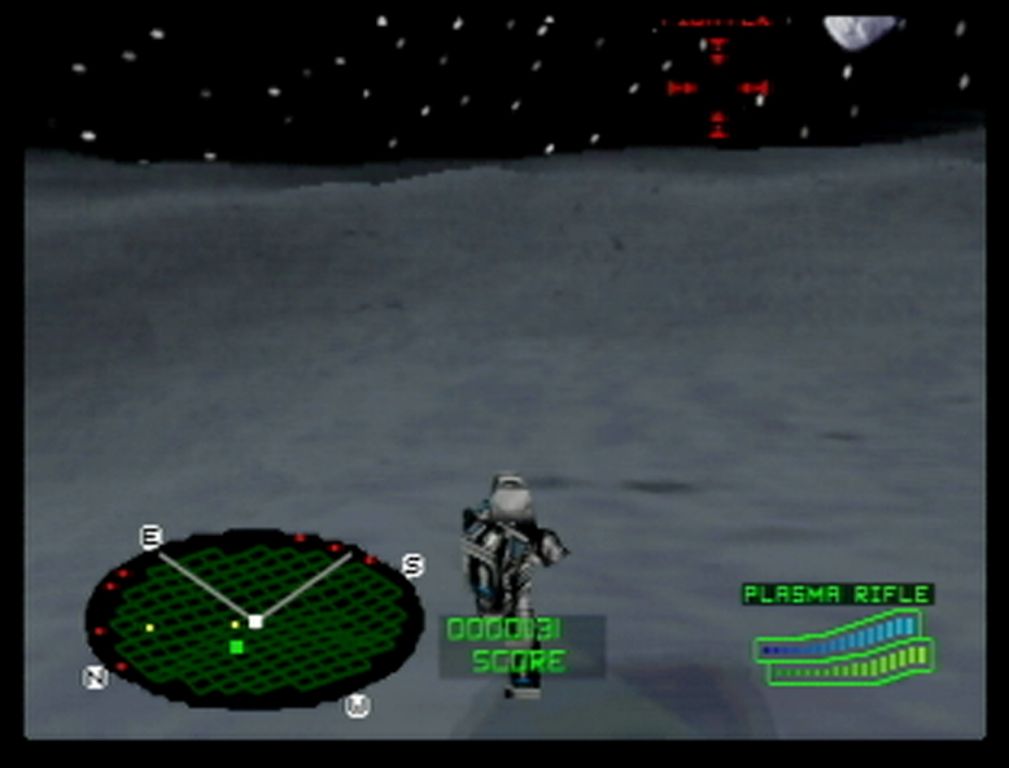This screenshot has width=1009, height=768.
Task: Click the E compass marker on the radar
Action: 150,538
